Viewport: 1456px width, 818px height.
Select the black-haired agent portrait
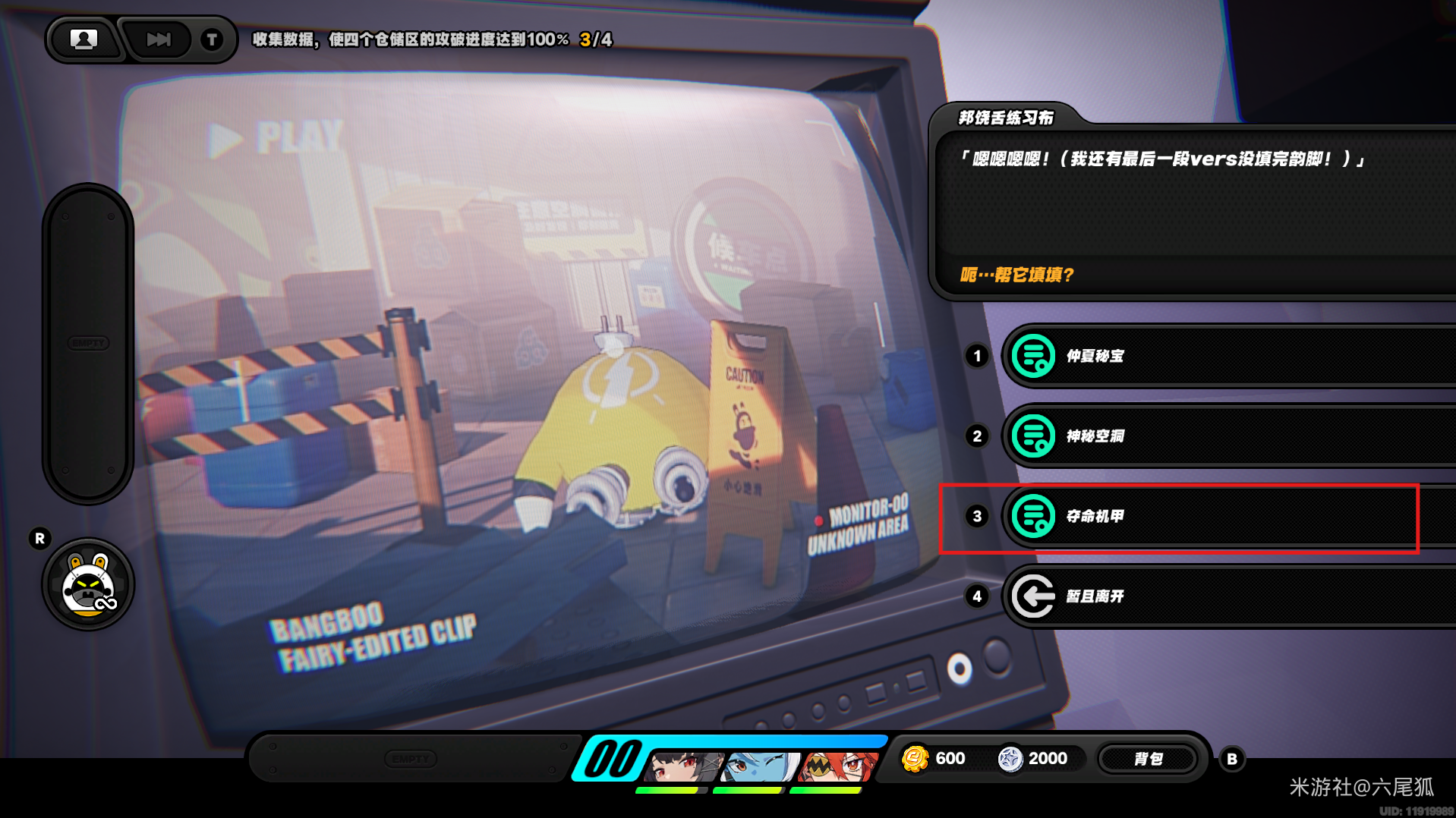[x=682, y=766]
